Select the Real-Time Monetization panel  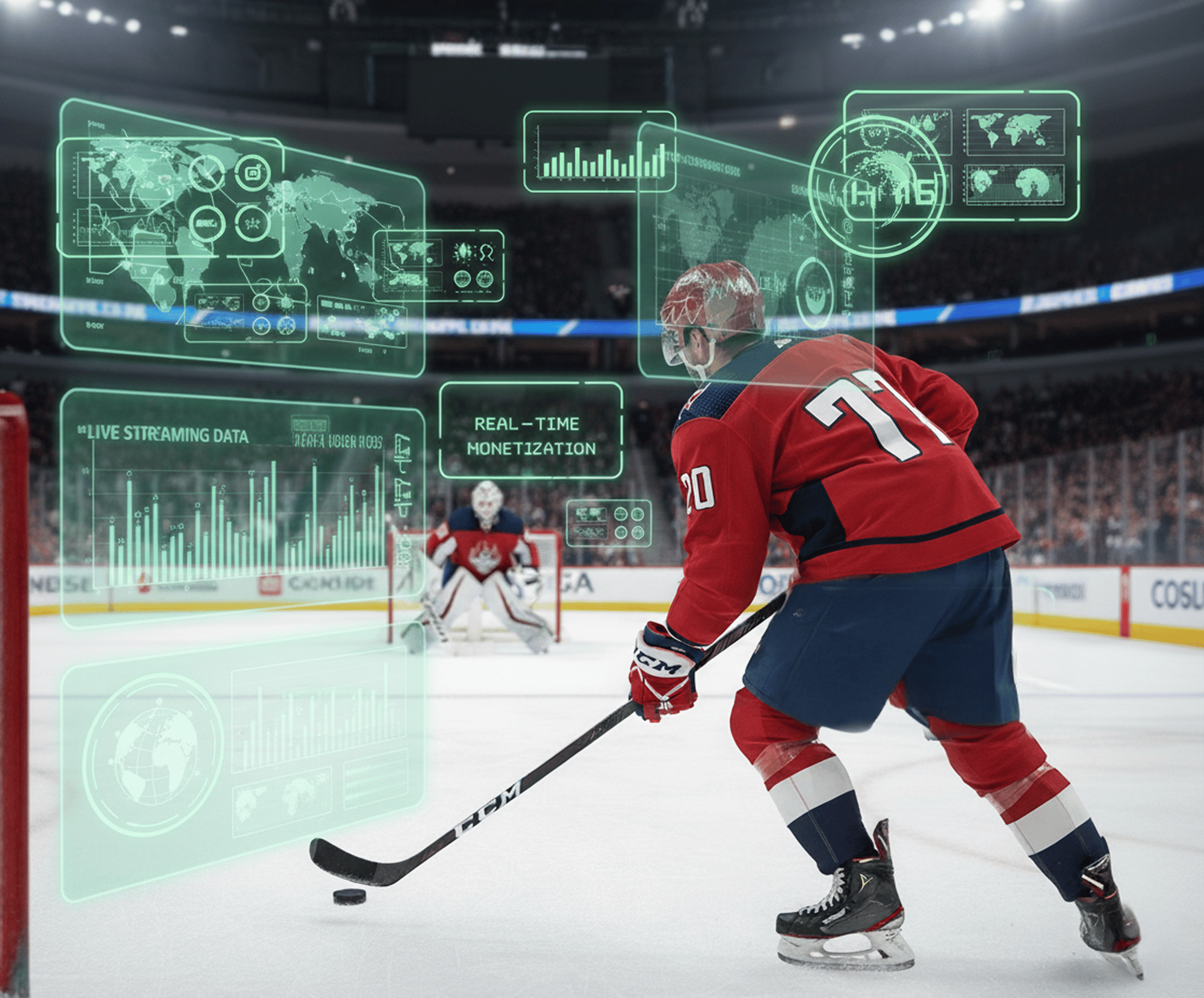coord(530,431)
